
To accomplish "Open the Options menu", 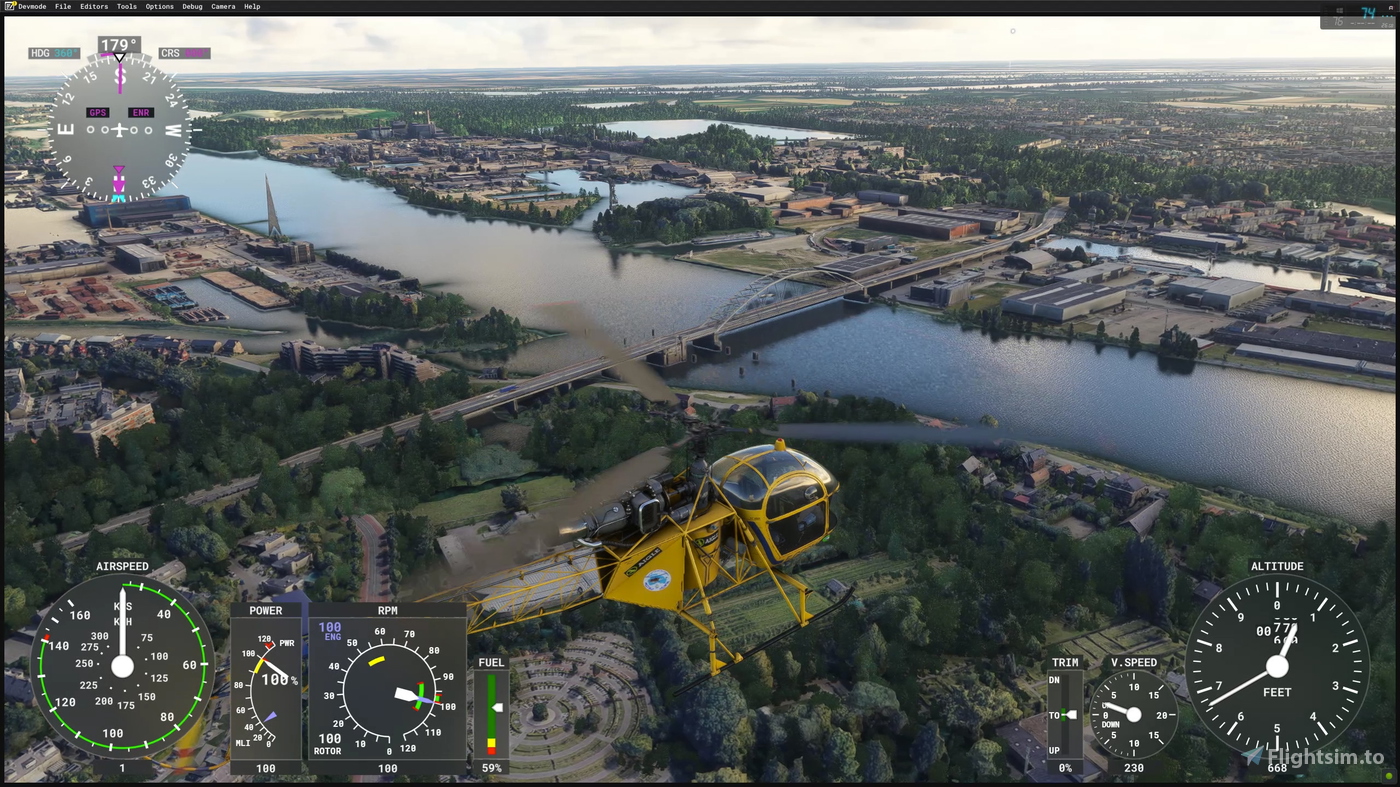I will (158, 6).
